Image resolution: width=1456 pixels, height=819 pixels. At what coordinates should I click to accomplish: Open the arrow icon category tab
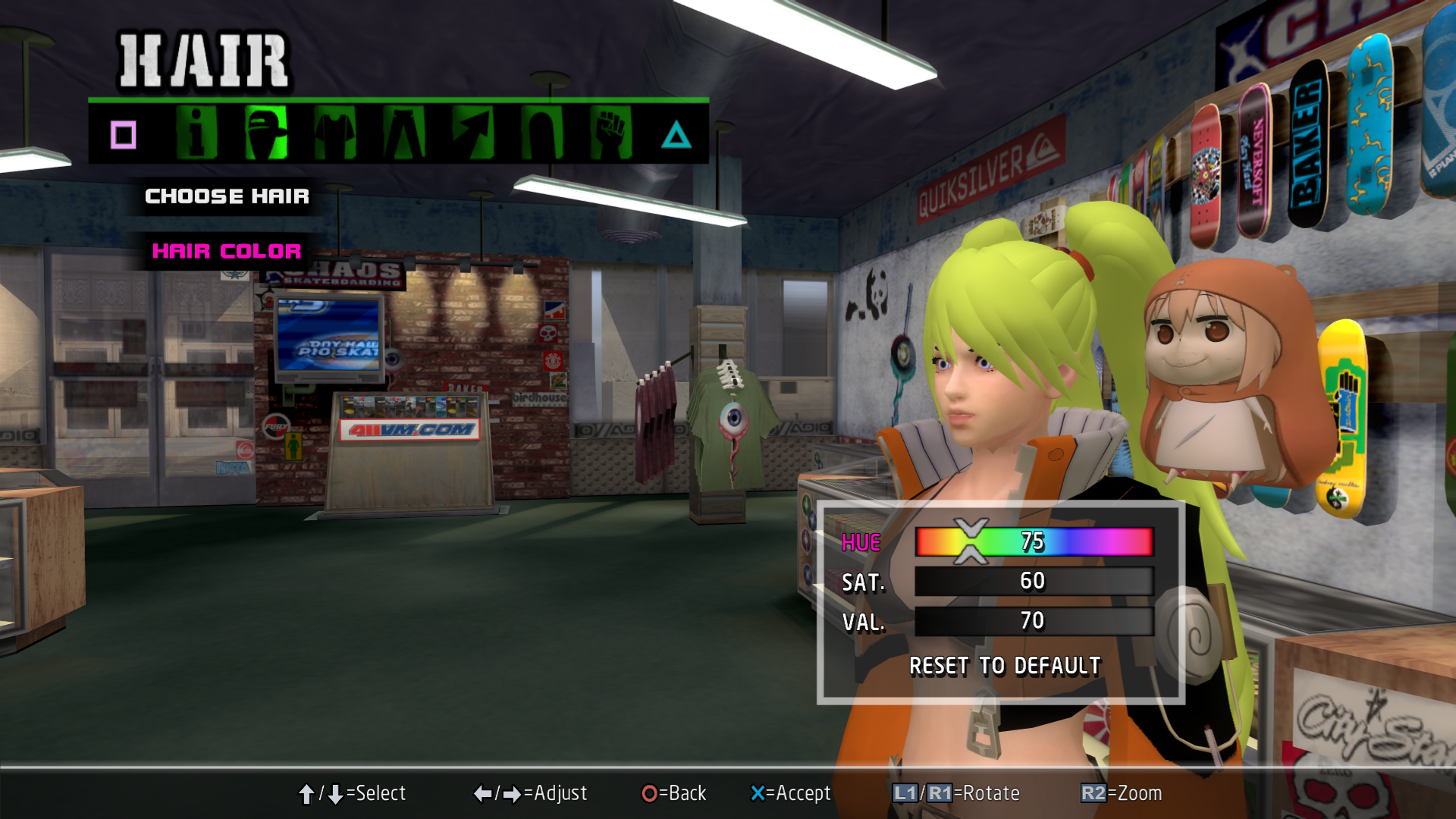472,133
